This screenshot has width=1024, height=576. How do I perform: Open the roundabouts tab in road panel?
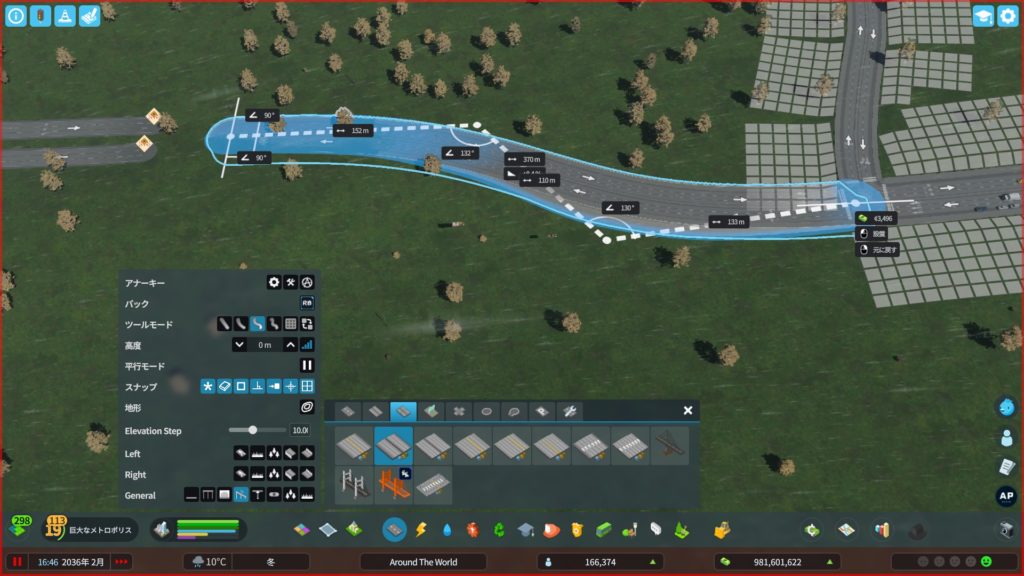pyautogui.click(x=486, y=411)
